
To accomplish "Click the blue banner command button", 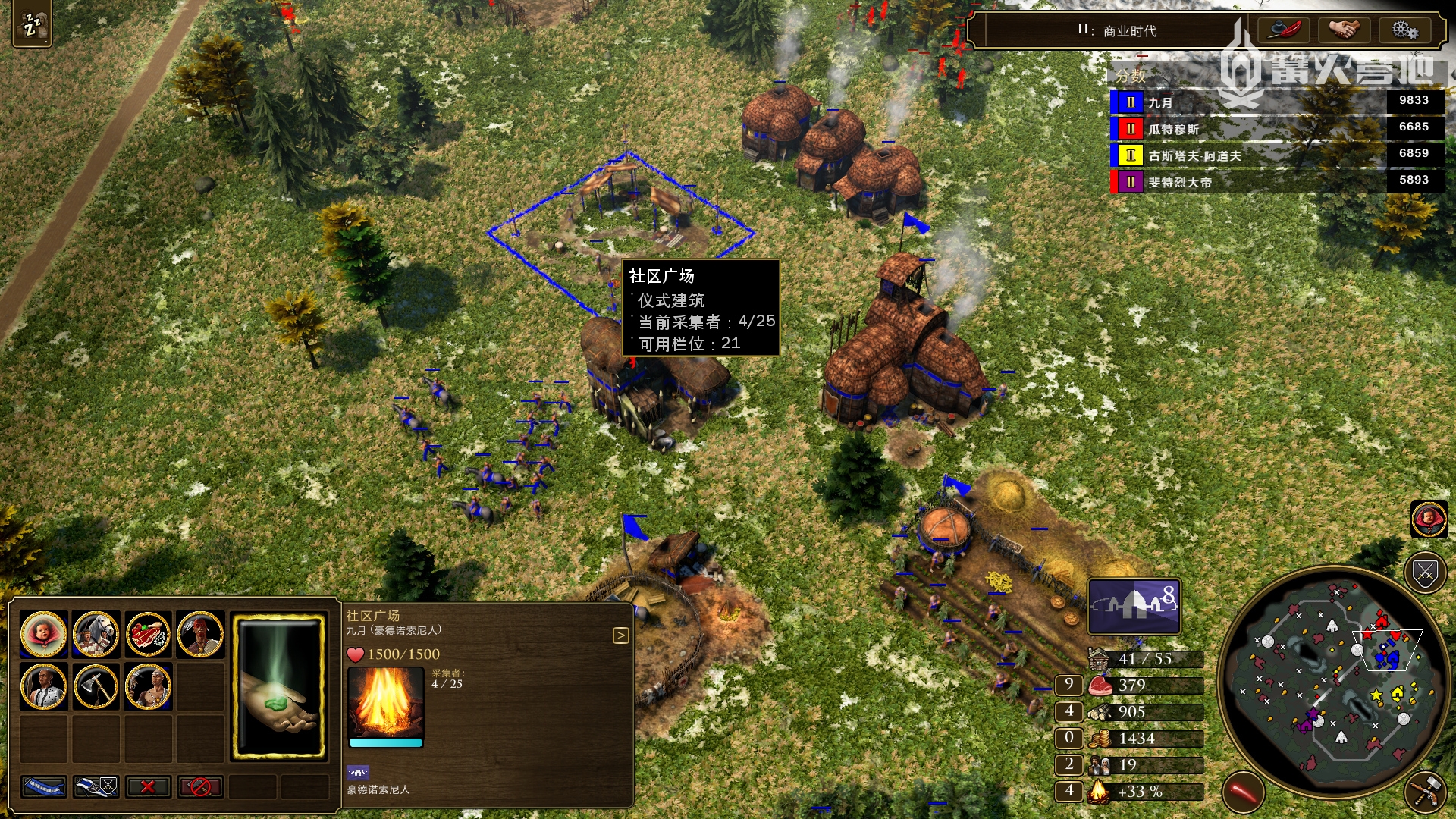I will click(x=43, y=787).
